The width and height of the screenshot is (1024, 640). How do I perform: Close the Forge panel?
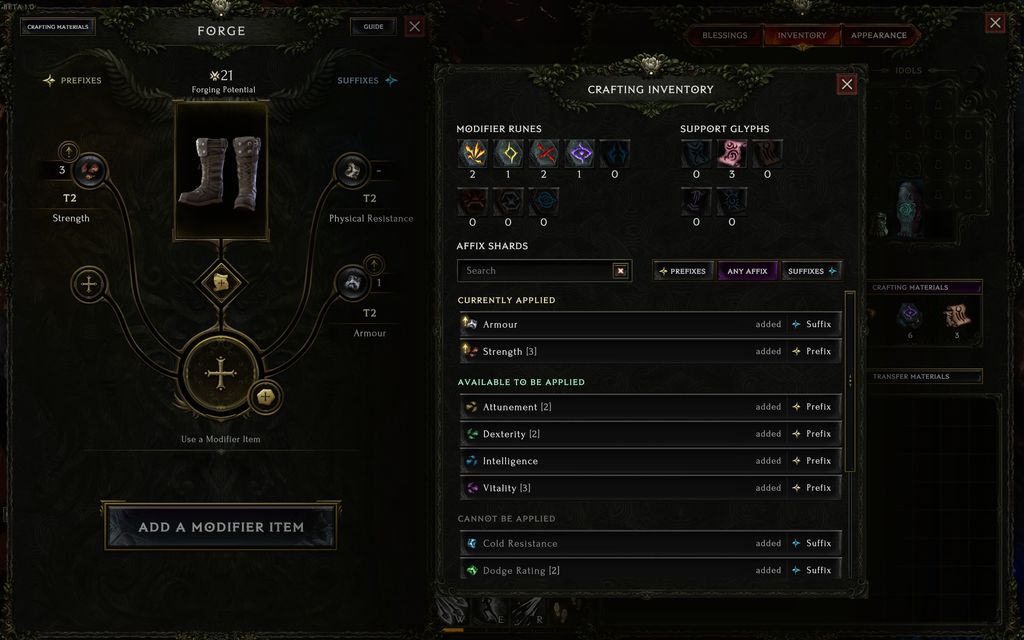(x=415, y=27)
